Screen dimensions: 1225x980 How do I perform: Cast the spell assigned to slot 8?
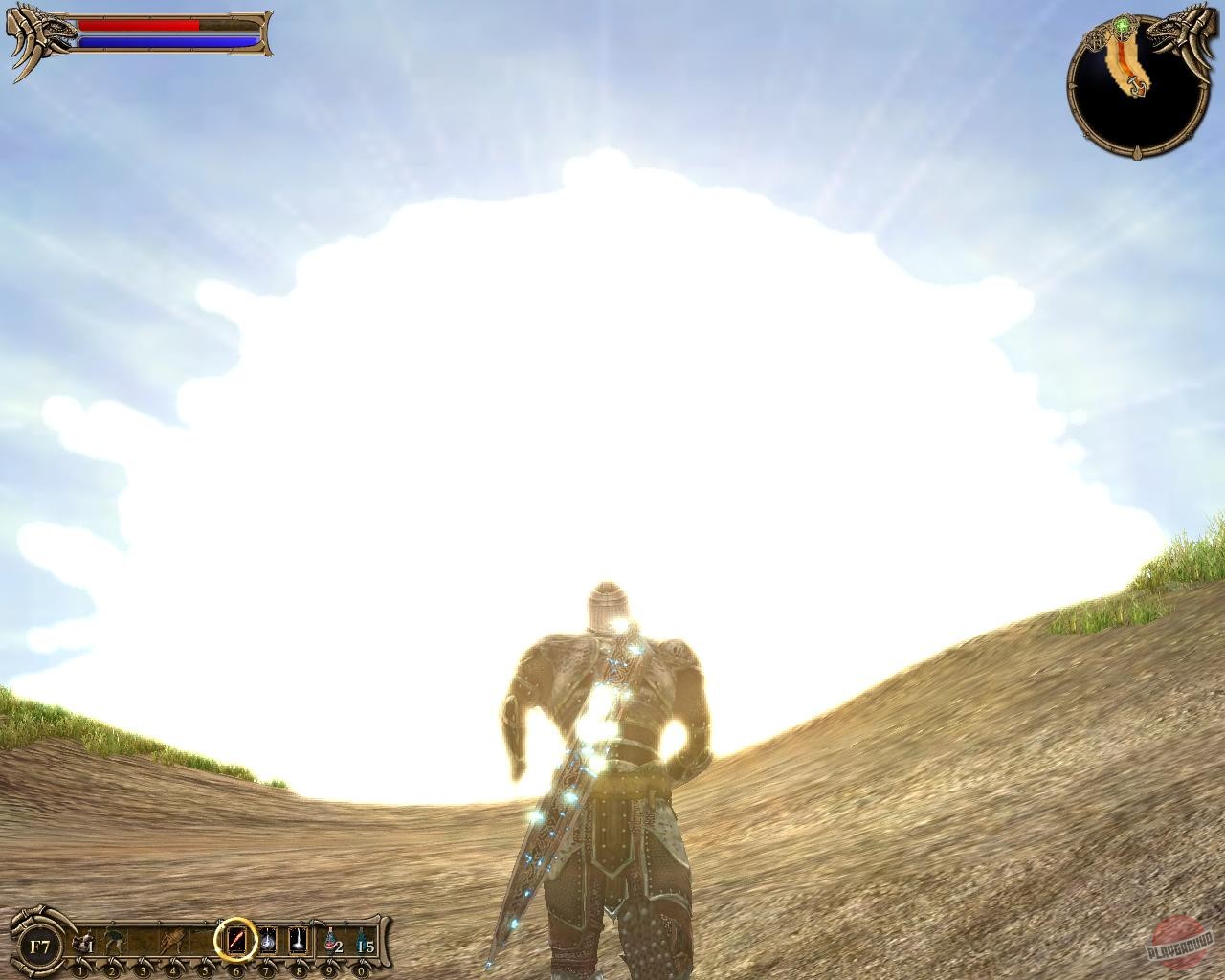point(297,939)
